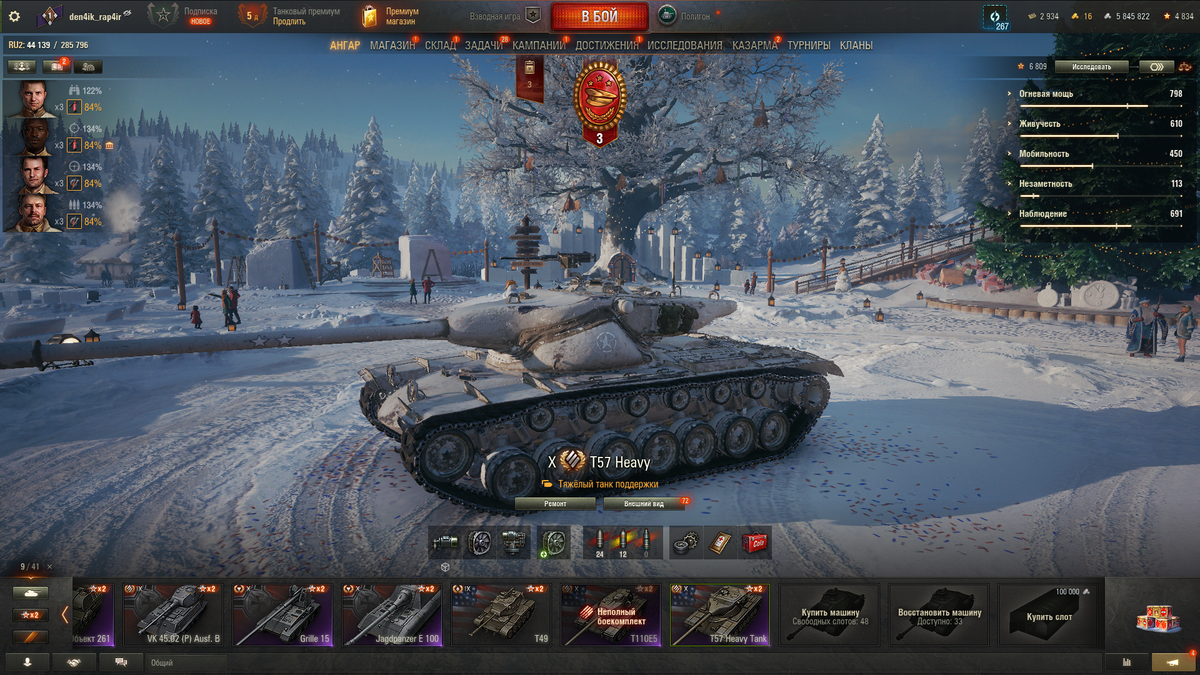
Task: Open the СКЛАД tab
Action: [440, 45]
